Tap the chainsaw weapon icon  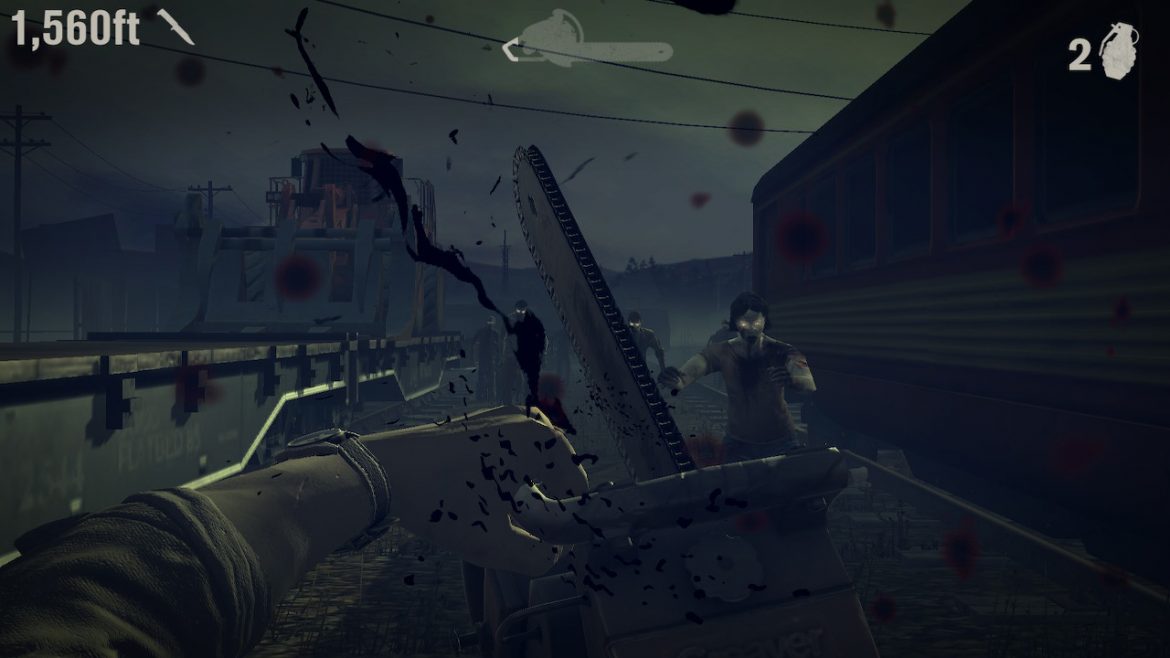tap(588, 42)
